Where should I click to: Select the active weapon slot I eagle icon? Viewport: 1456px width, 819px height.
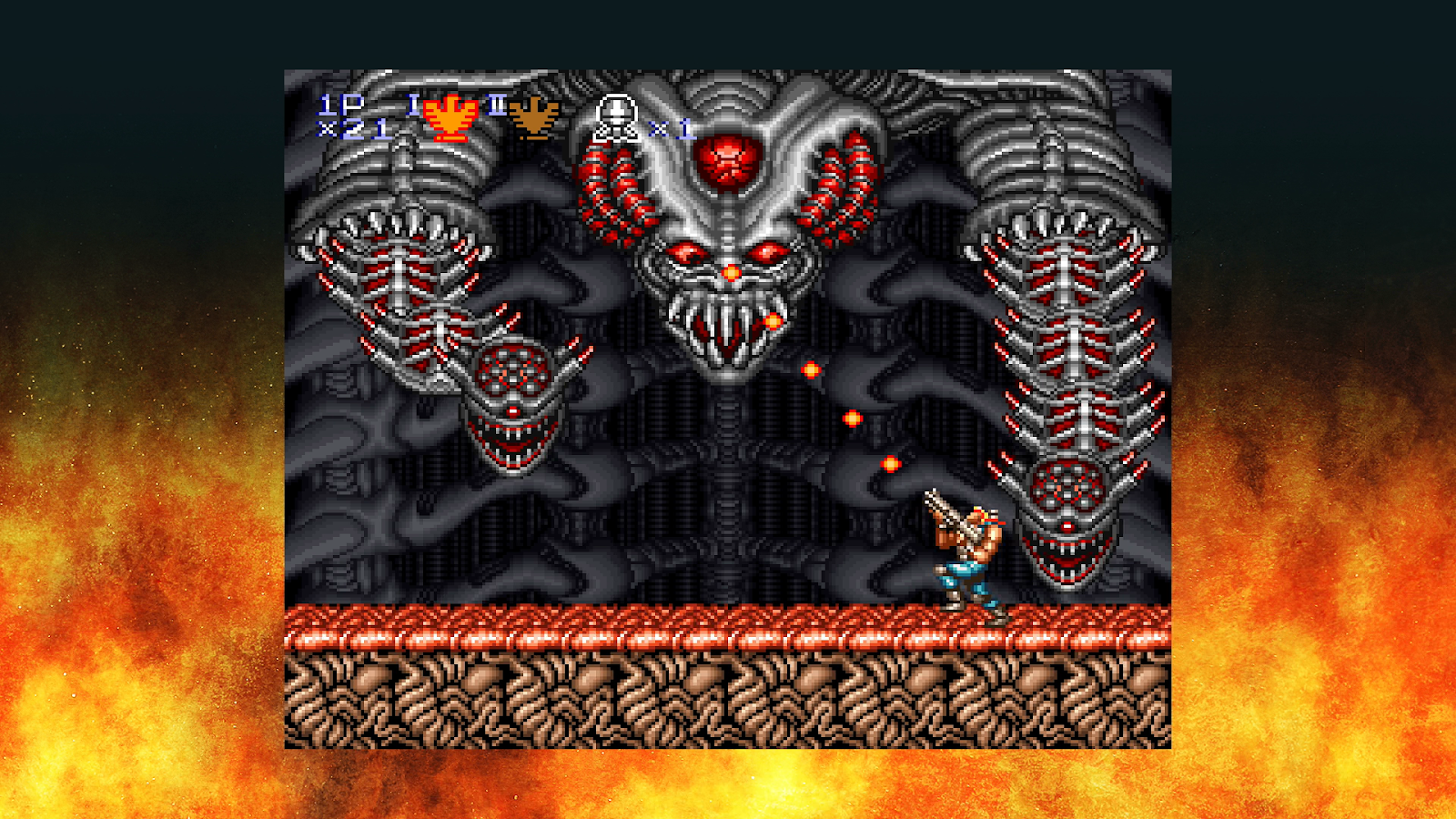(x=452, y=116)
